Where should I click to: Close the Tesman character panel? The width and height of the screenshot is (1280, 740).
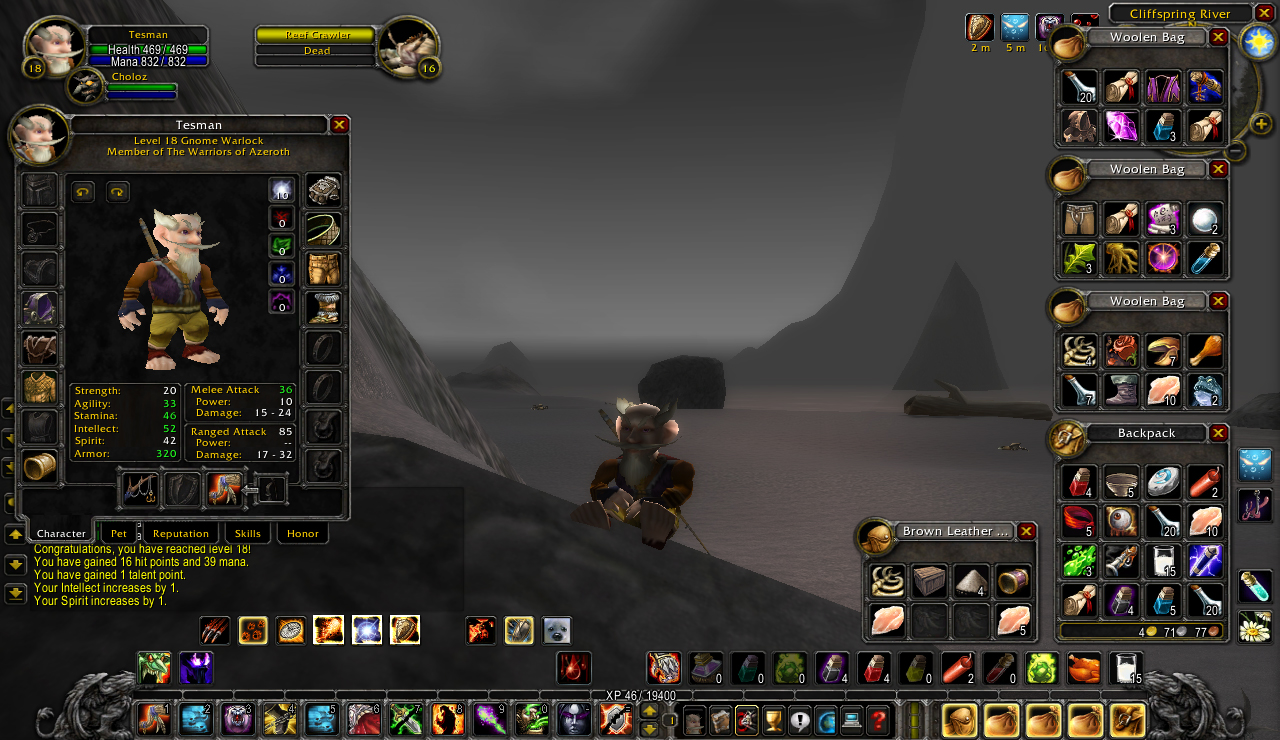(340, 125)
